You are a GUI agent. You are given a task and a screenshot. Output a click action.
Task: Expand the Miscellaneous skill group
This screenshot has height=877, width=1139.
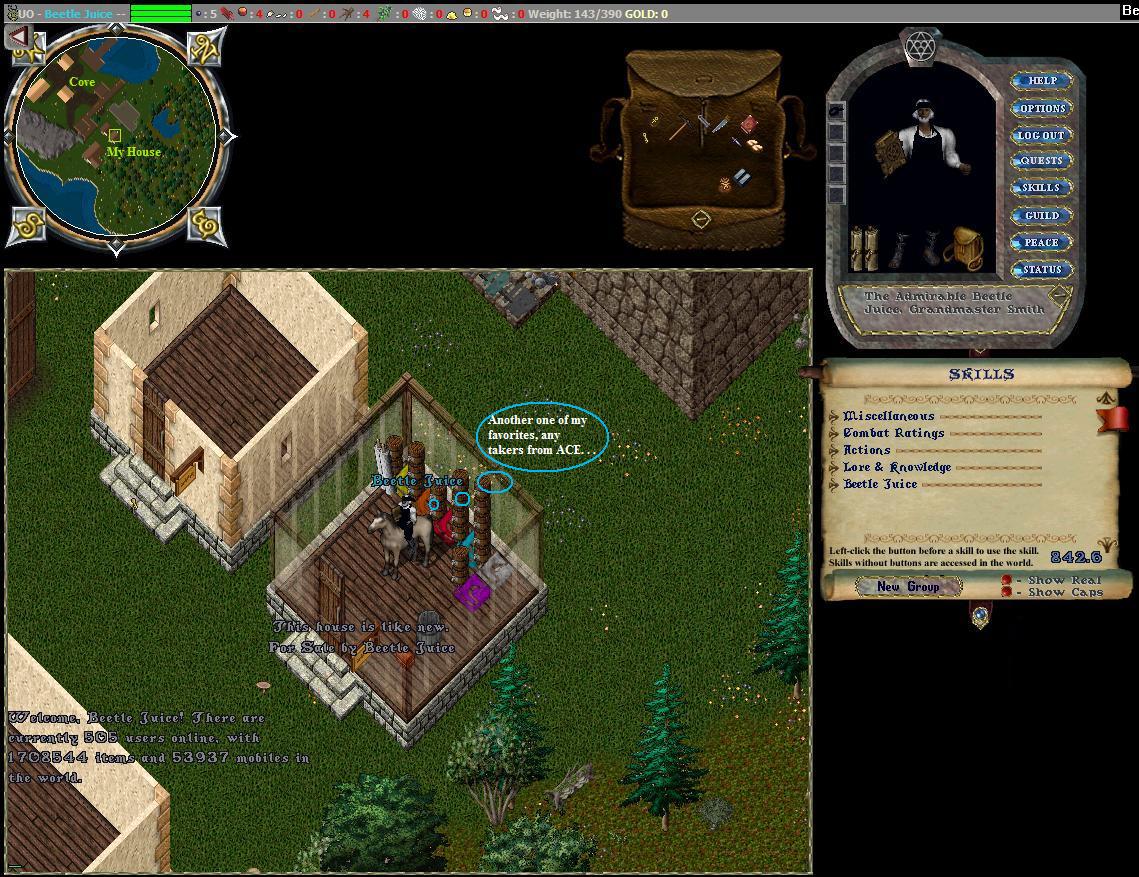tap(835, 416)
